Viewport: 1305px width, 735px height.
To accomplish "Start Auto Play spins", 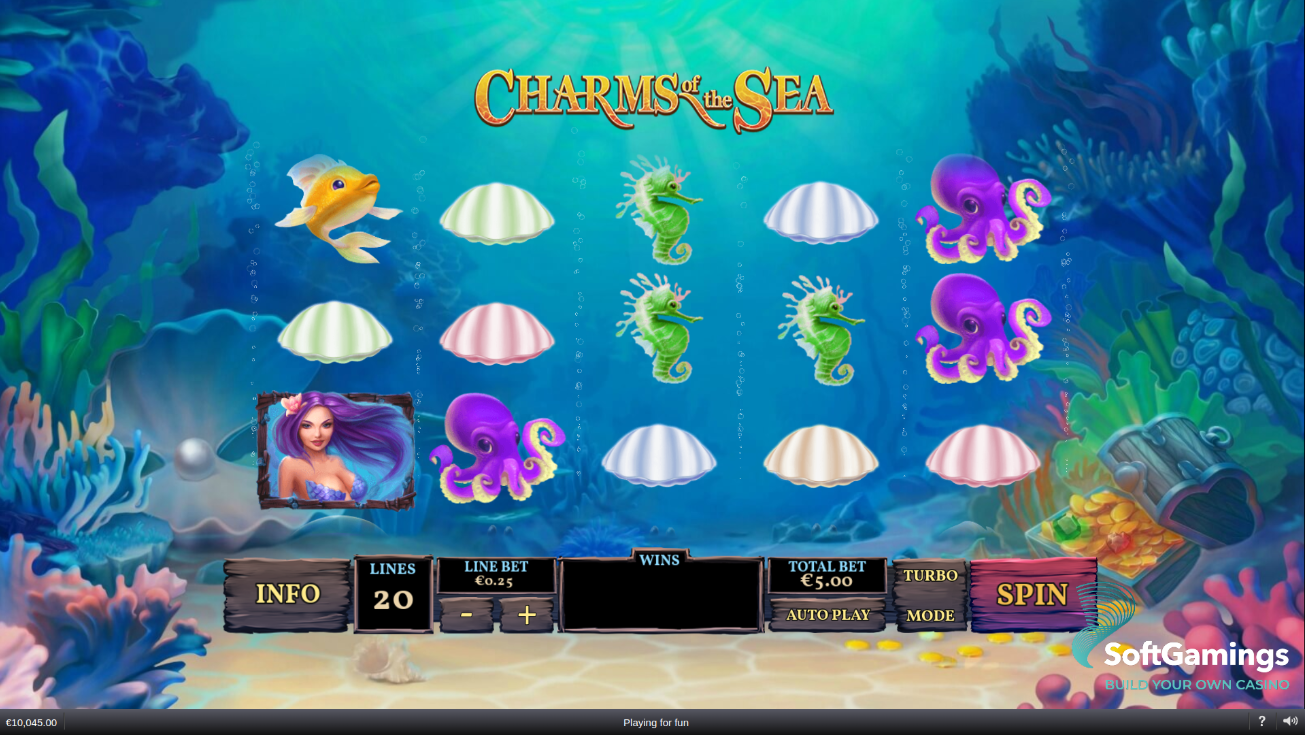I will coord(827,615).
